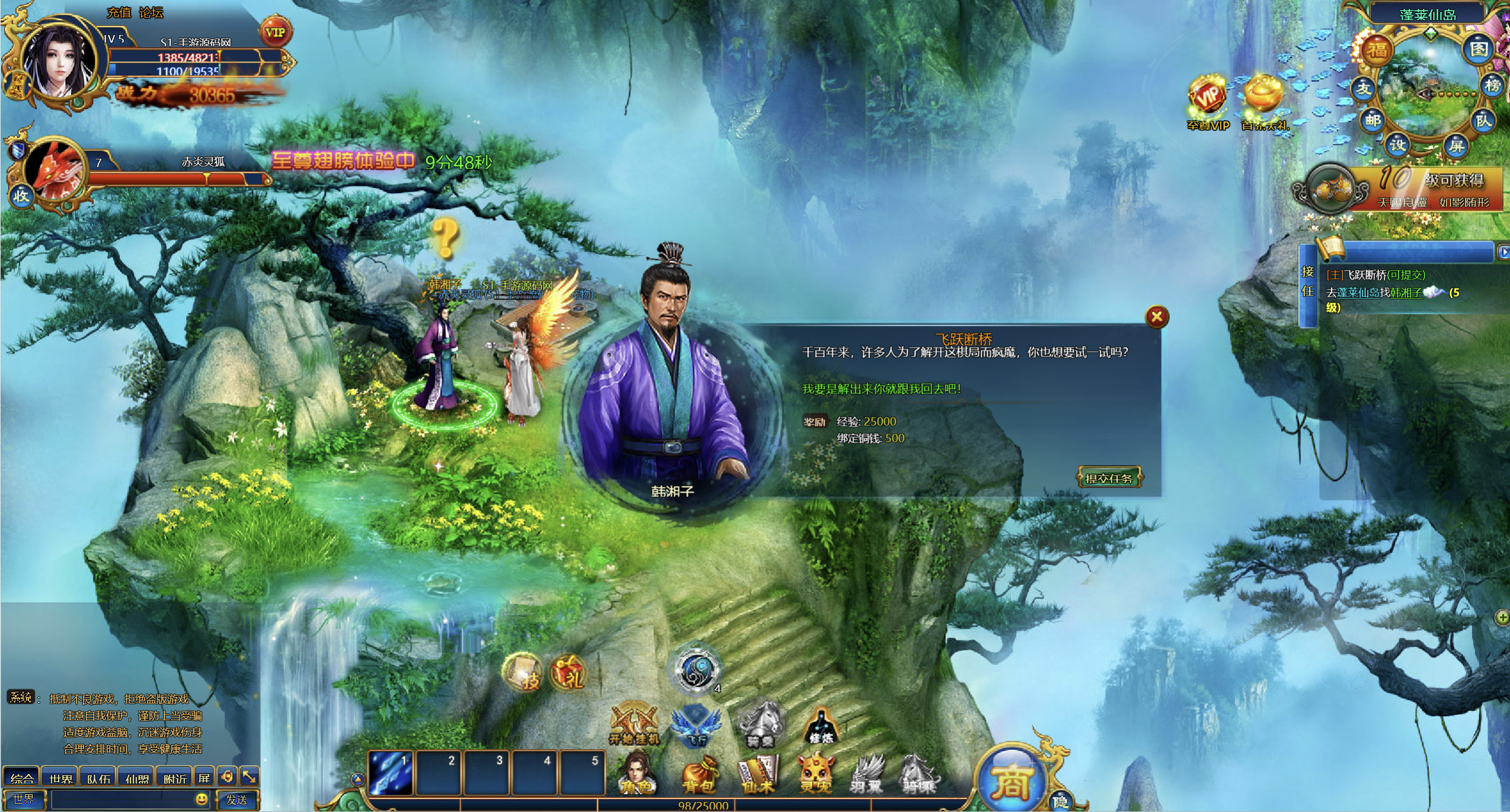The image size is (1510, 812).
Task: Open the 图 map button
Action: [1479, 49]
